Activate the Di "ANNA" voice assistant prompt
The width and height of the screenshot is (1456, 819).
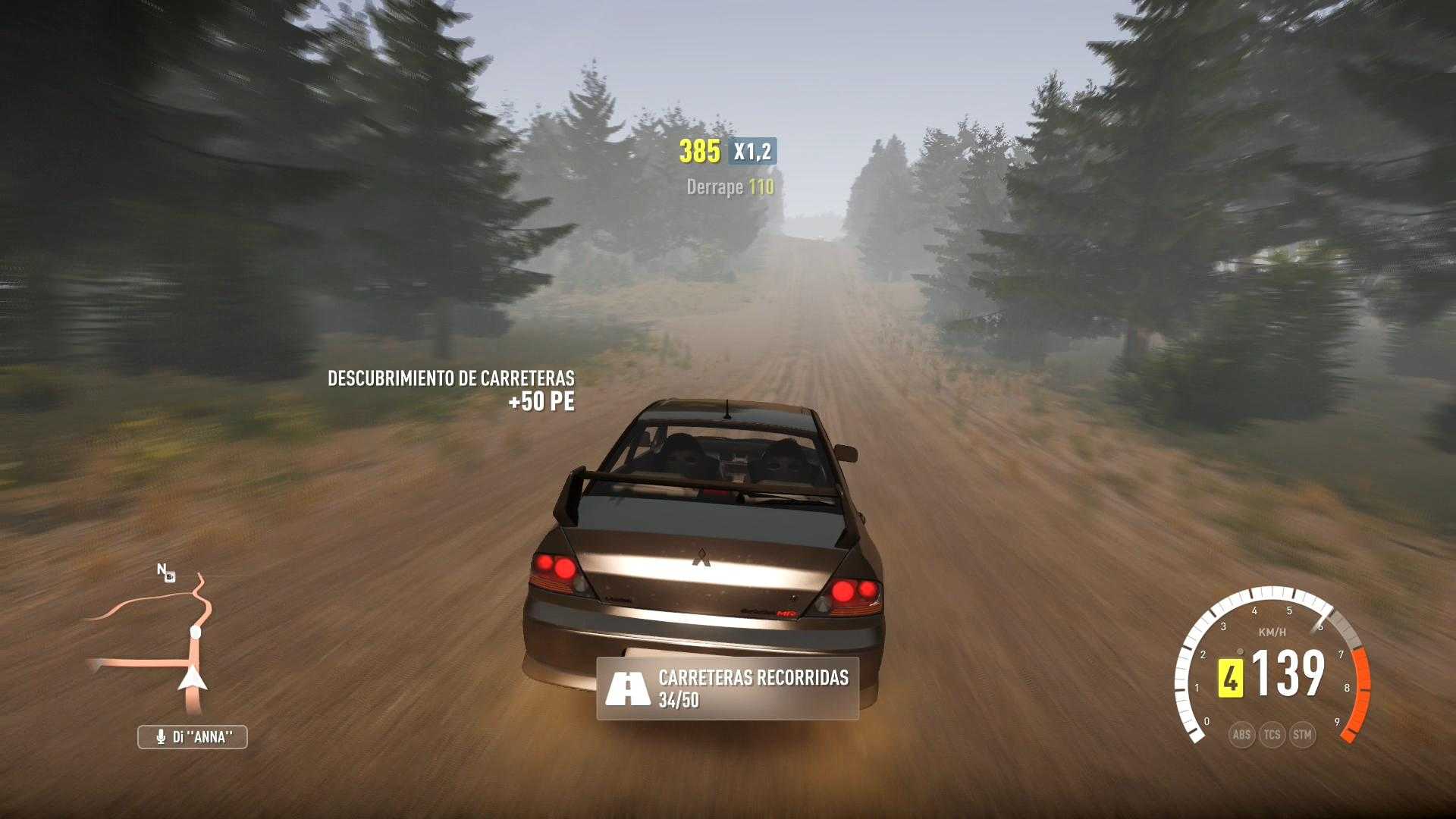(x=193, y=737)
